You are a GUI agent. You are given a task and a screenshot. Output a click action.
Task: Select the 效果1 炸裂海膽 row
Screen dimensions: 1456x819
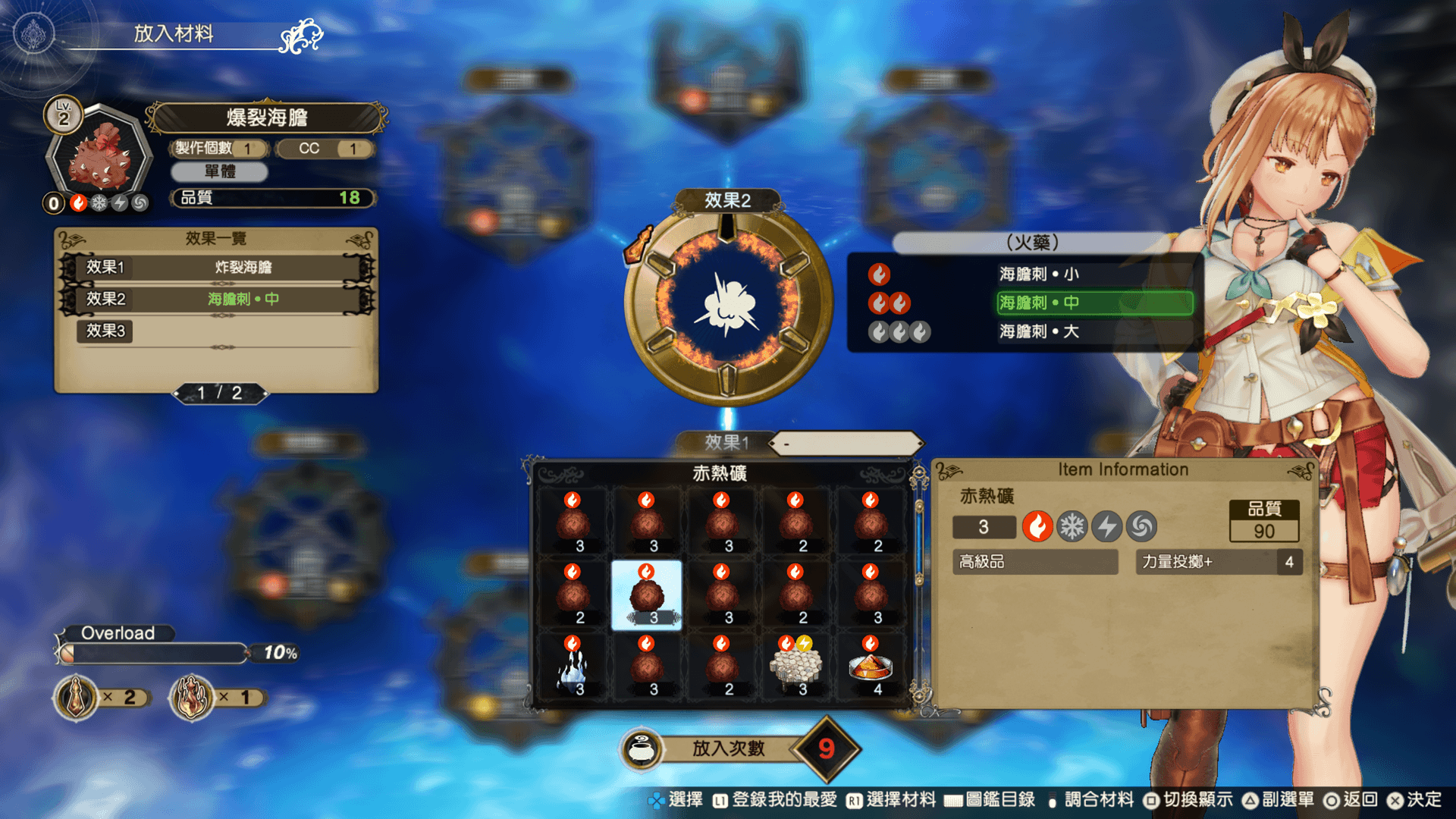point(217,267)
